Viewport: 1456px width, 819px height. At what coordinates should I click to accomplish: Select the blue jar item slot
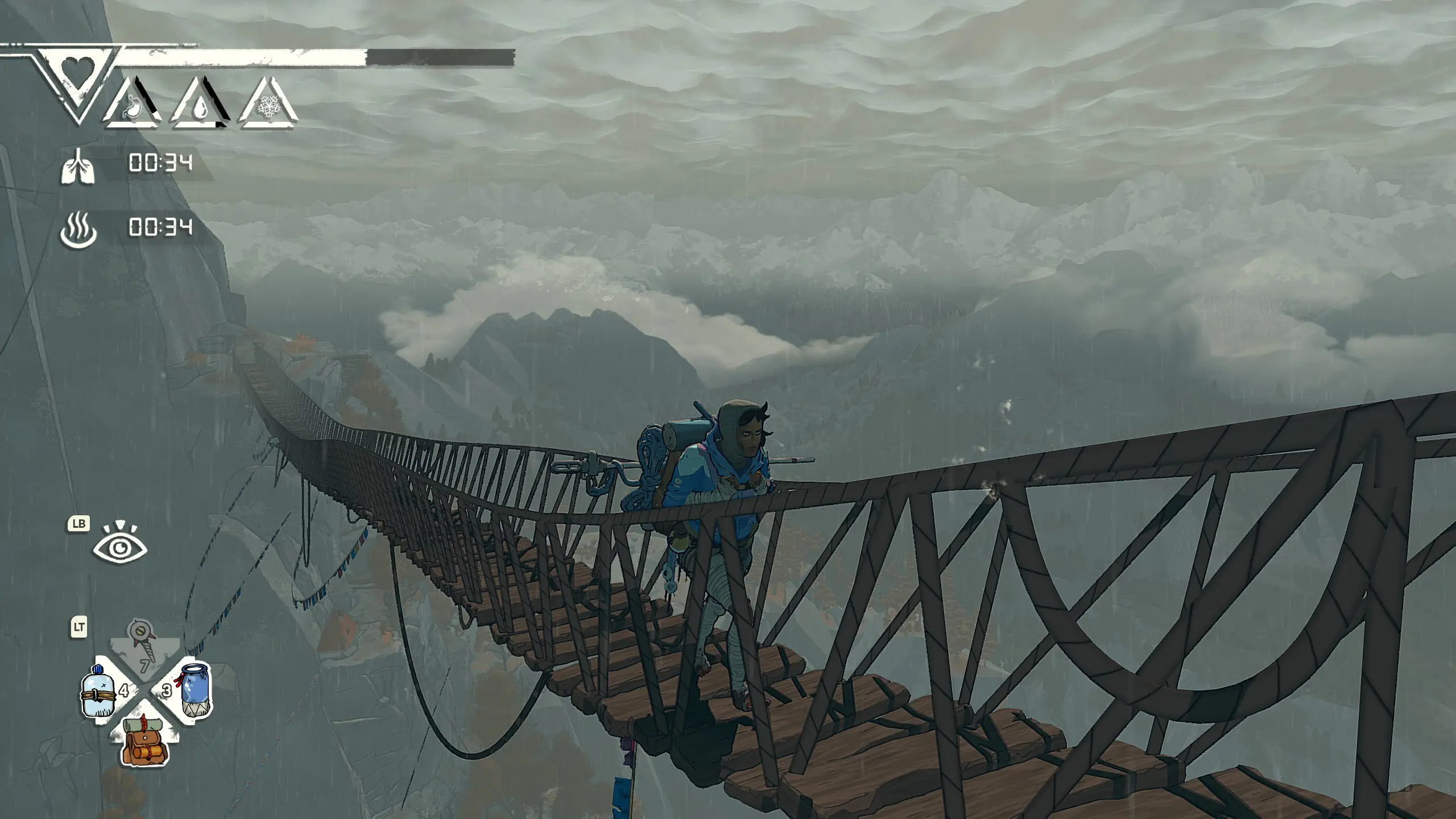195,689
